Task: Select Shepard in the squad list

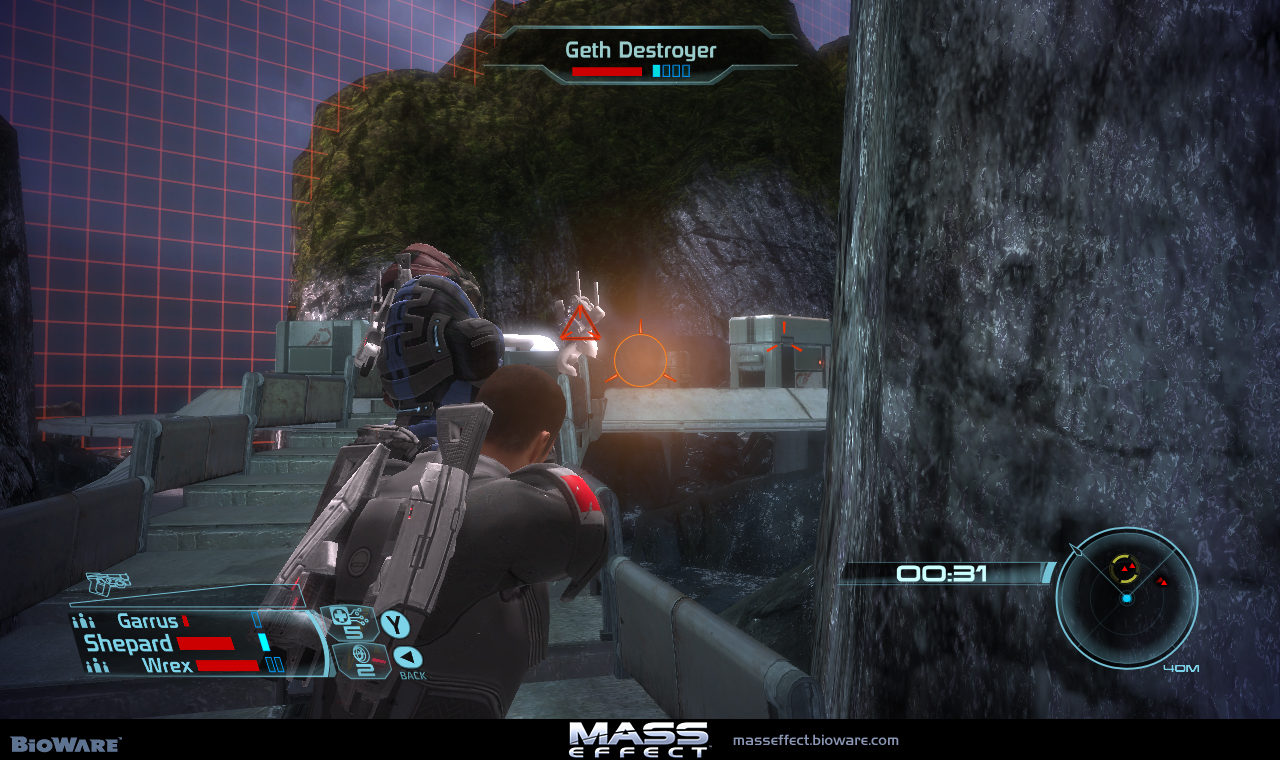Action: [x=128, y=643]
